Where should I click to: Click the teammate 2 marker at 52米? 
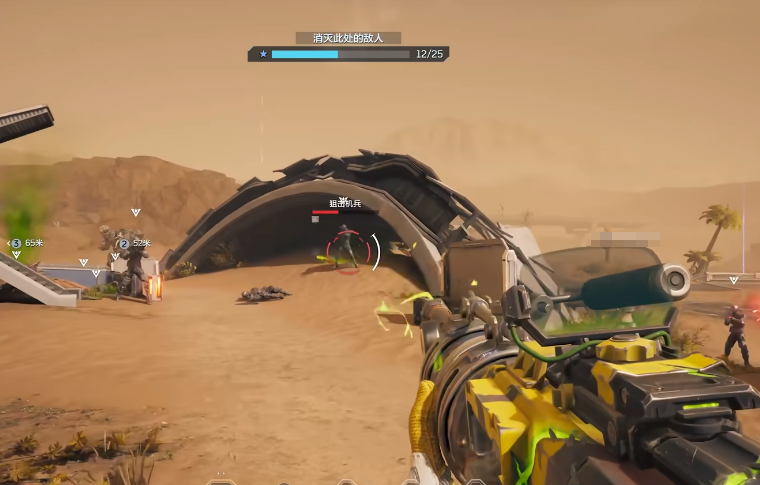point(124,243)
